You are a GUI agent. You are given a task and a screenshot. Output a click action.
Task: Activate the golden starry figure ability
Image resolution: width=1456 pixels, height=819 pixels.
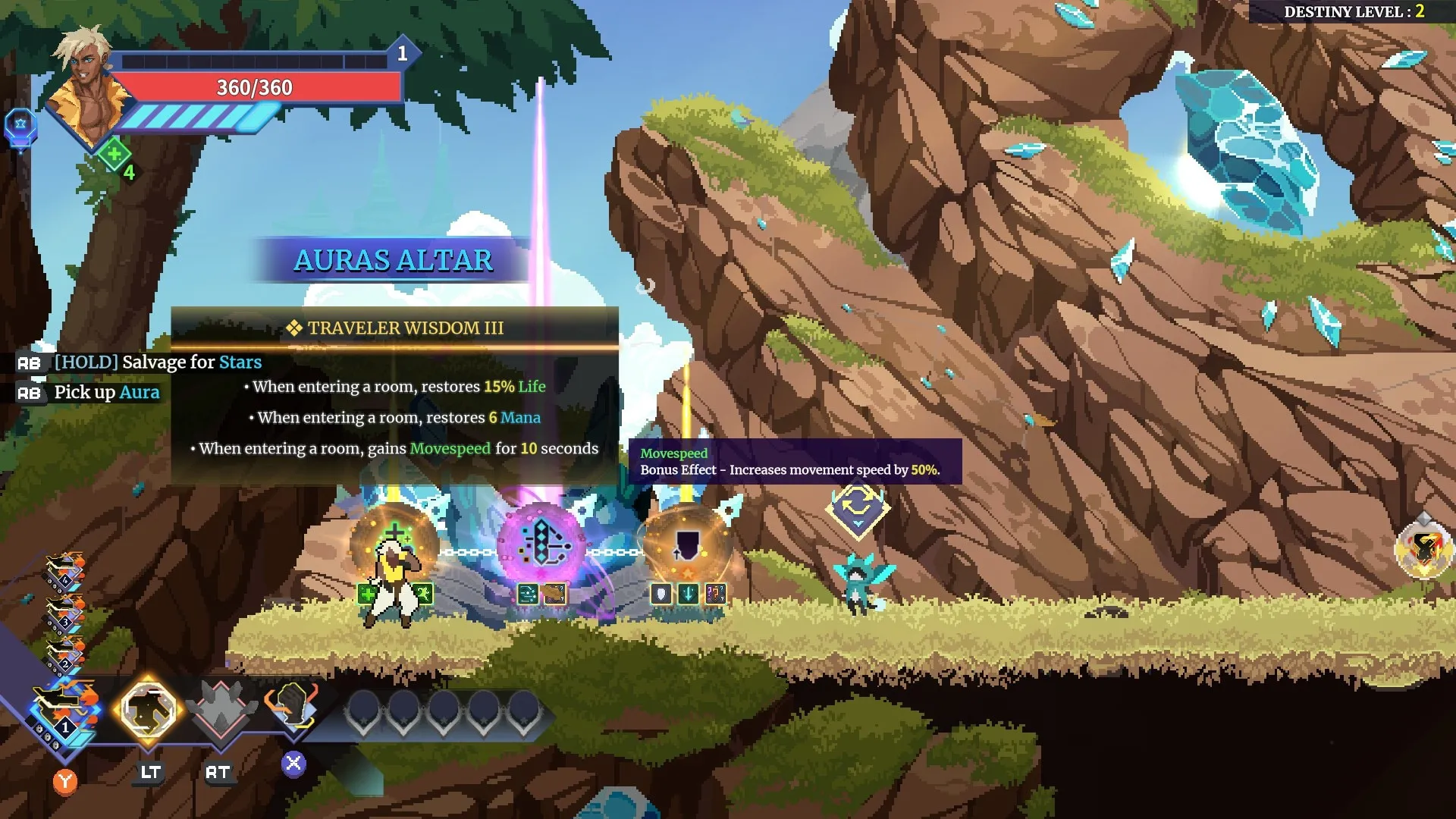coord(149,710)
